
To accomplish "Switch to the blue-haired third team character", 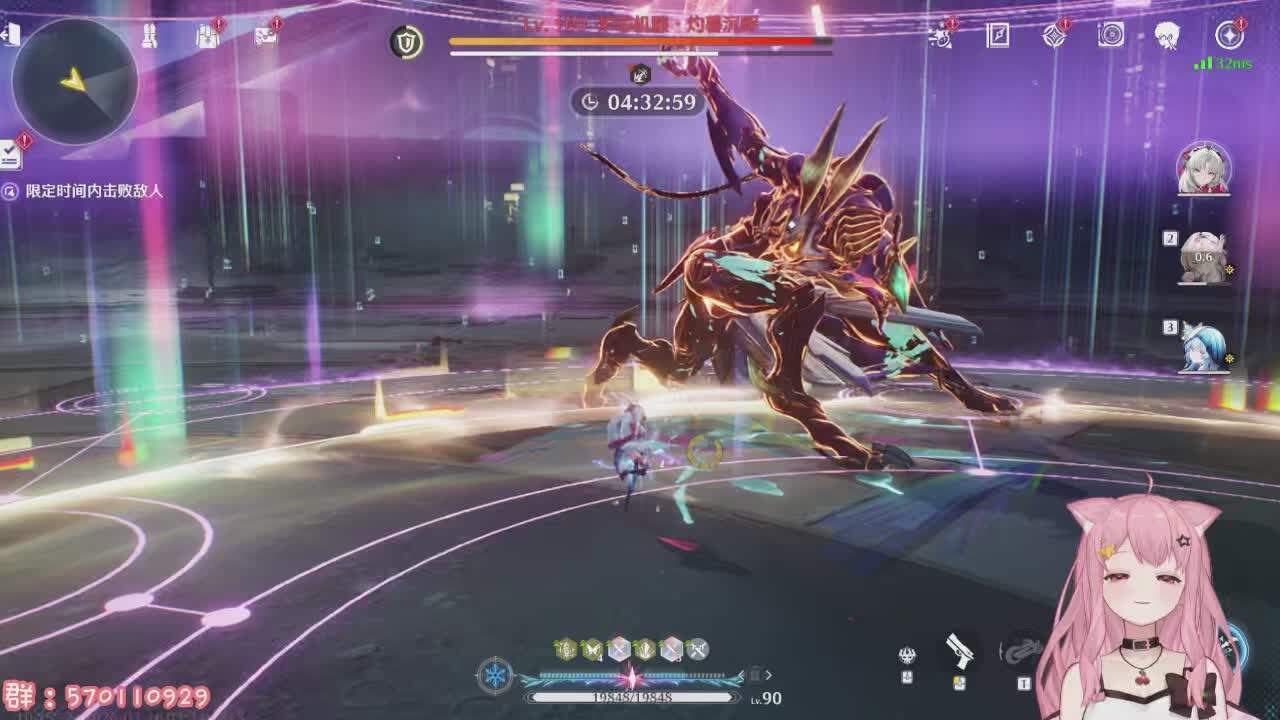I will pyautogui.click(x=1203, y=346).
